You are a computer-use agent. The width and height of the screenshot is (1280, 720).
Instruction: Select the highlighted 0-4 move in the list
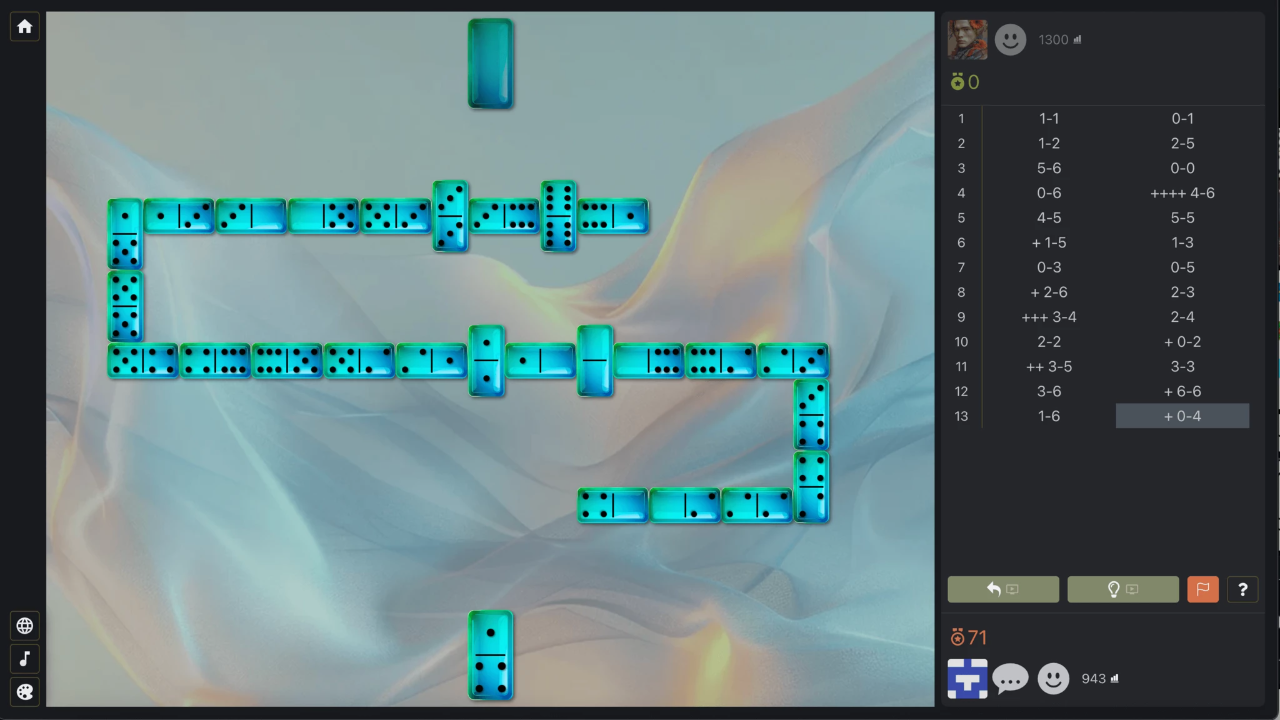point(1182,416)
